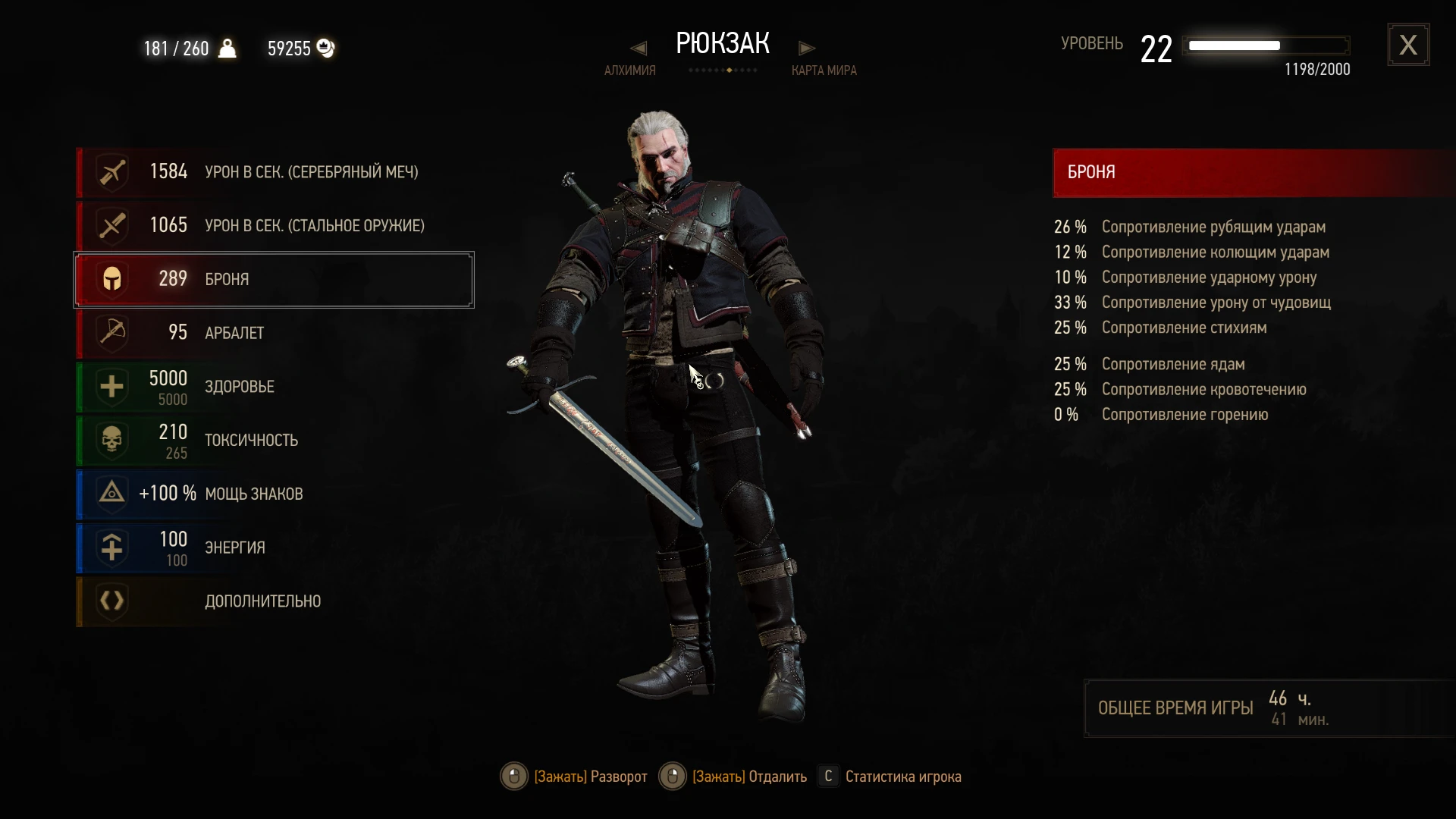The image size is (1456, 819).
Task: Click the Разворот controller button icon
Action: (x=515, y=776)
